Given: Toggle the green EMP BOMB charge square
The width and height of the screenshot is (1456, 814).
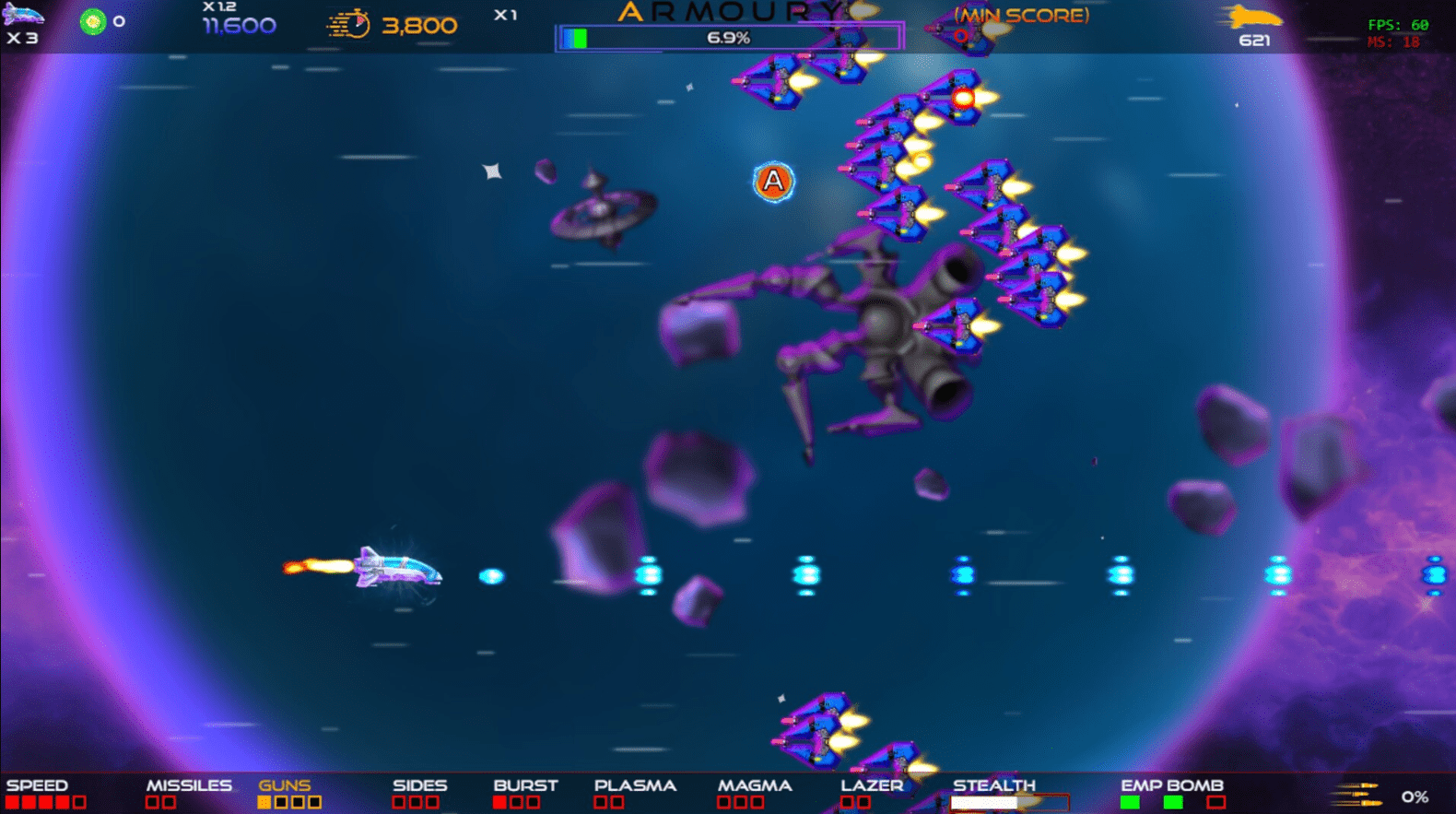Looking at the screenshot, I should [1130, 802].
